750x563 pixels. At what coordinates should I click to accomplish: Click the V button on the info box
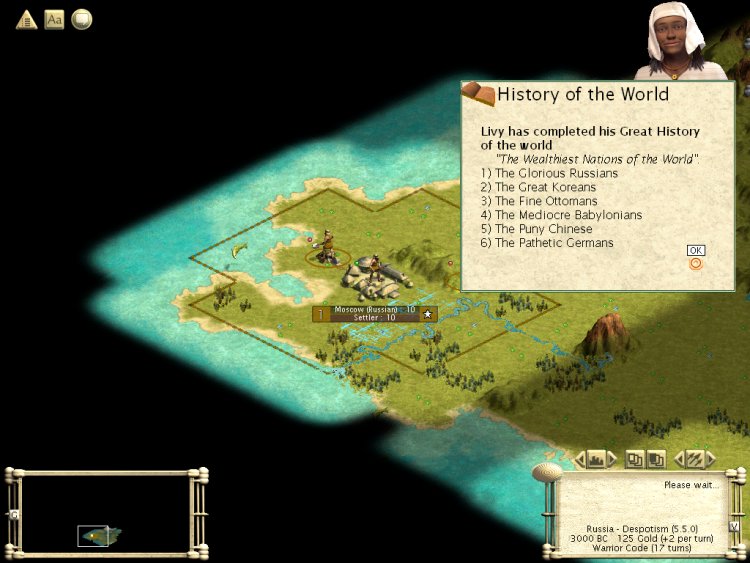733,526
